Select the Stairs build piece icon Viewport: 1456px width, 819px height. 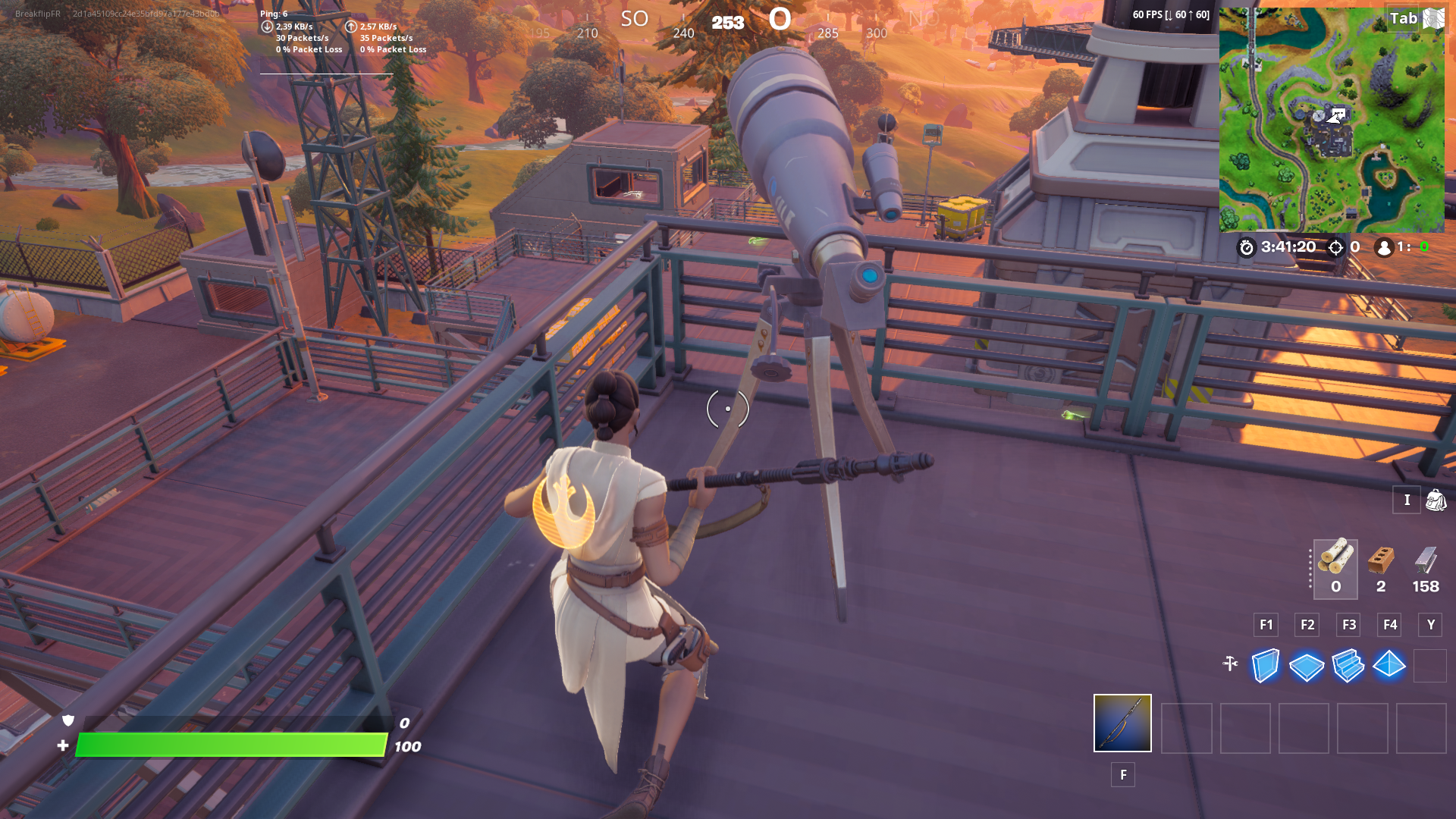(x=1348, y=666)
